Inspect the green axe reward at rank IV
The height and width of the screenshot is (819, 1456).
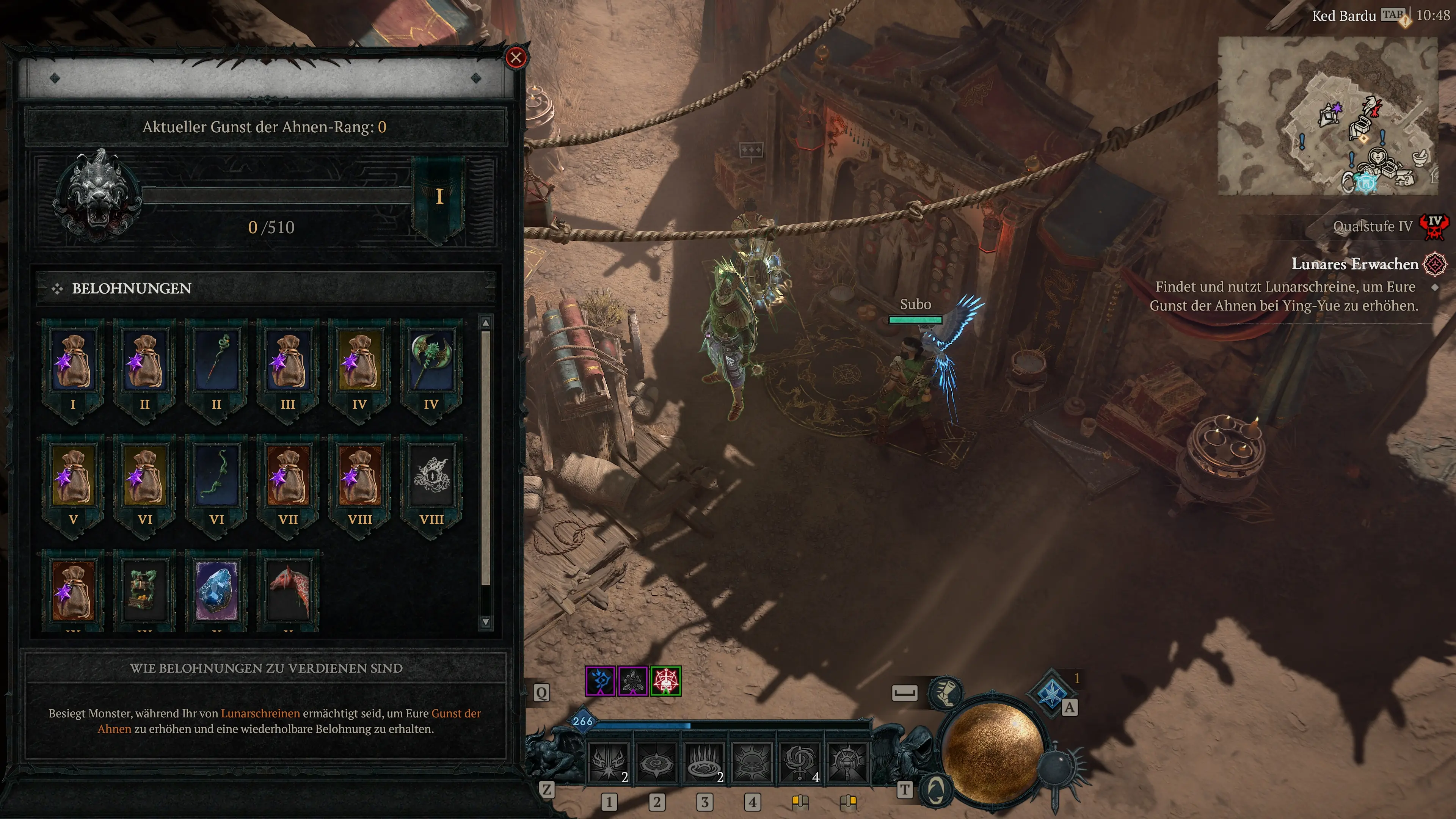[431, 362]
